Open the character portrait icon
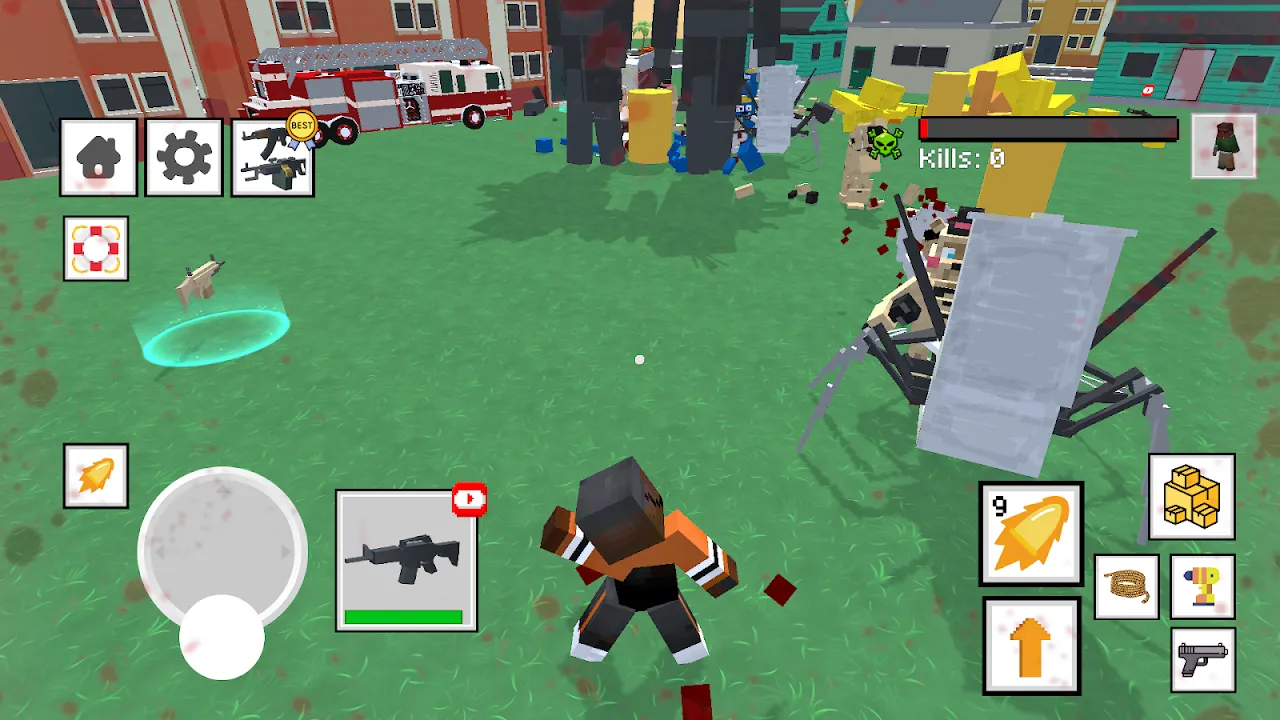Viewport: 1280px width, 720px height. click(1223, 146)
